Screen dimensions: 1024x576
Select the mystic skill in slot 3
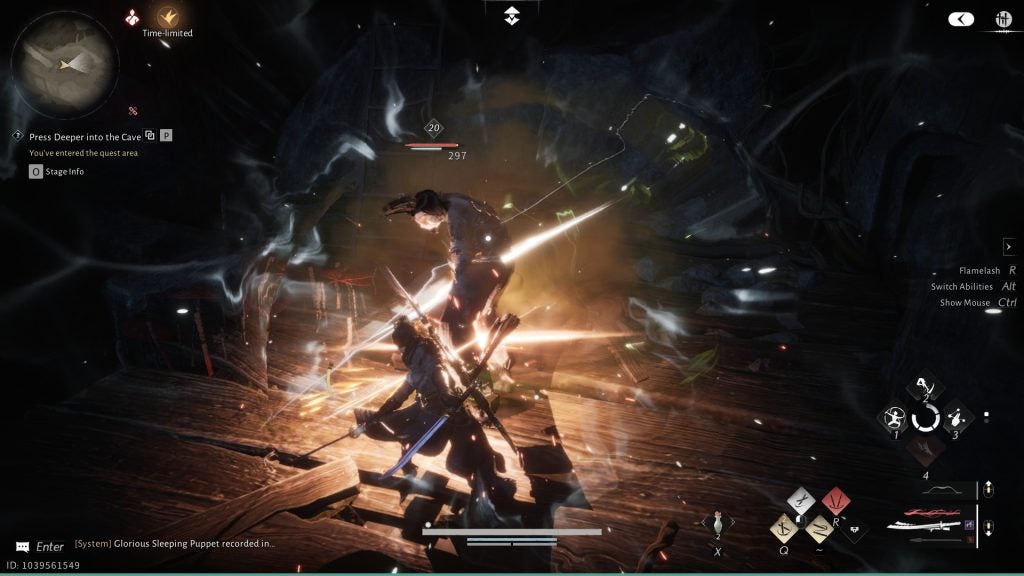[x=957, y=417]
